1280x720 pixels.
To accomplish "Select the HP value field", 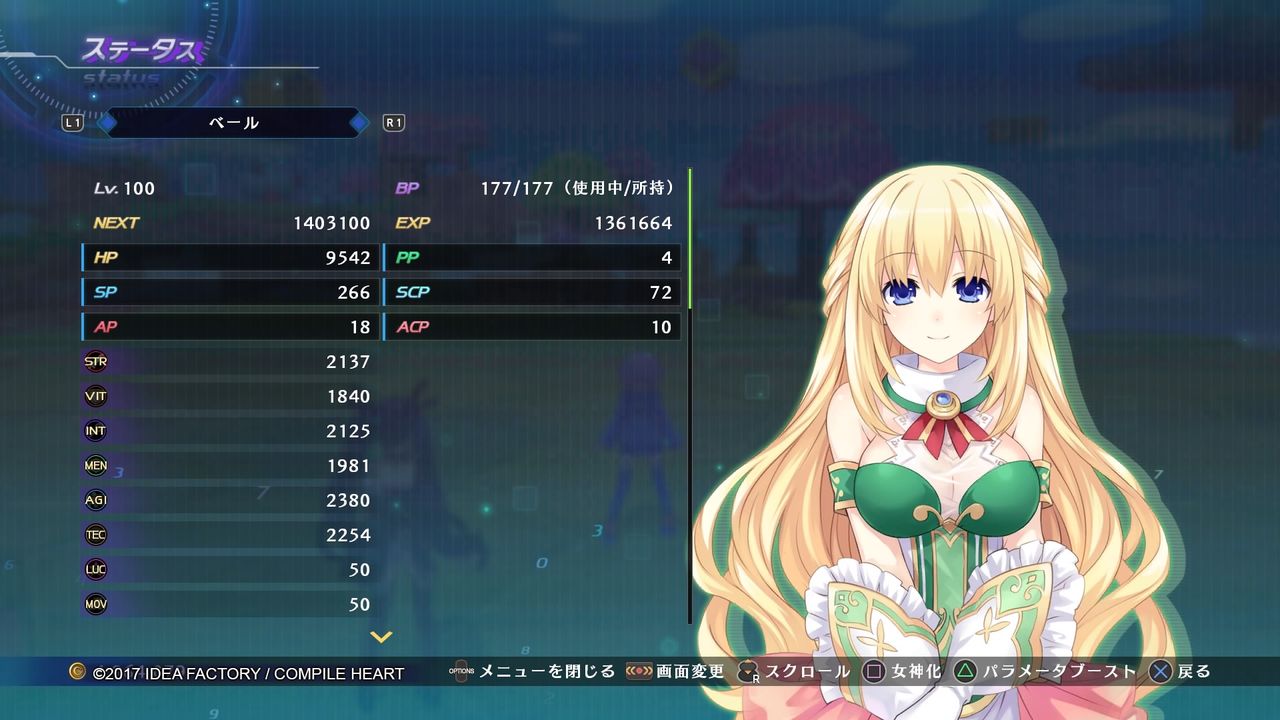I will (230, 257).
